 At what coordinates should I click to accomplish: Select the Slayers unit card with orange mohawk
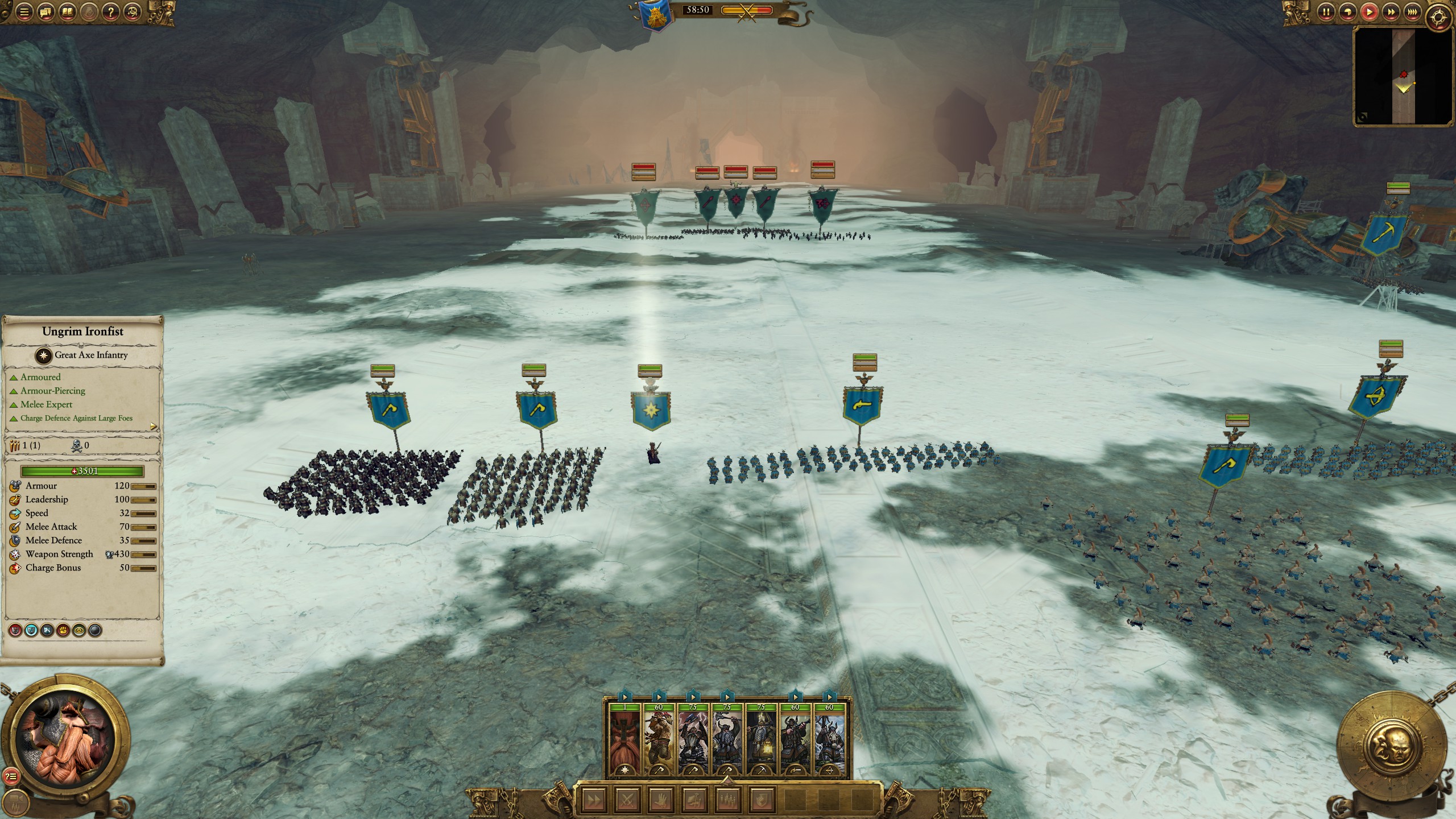click(659, 739)
